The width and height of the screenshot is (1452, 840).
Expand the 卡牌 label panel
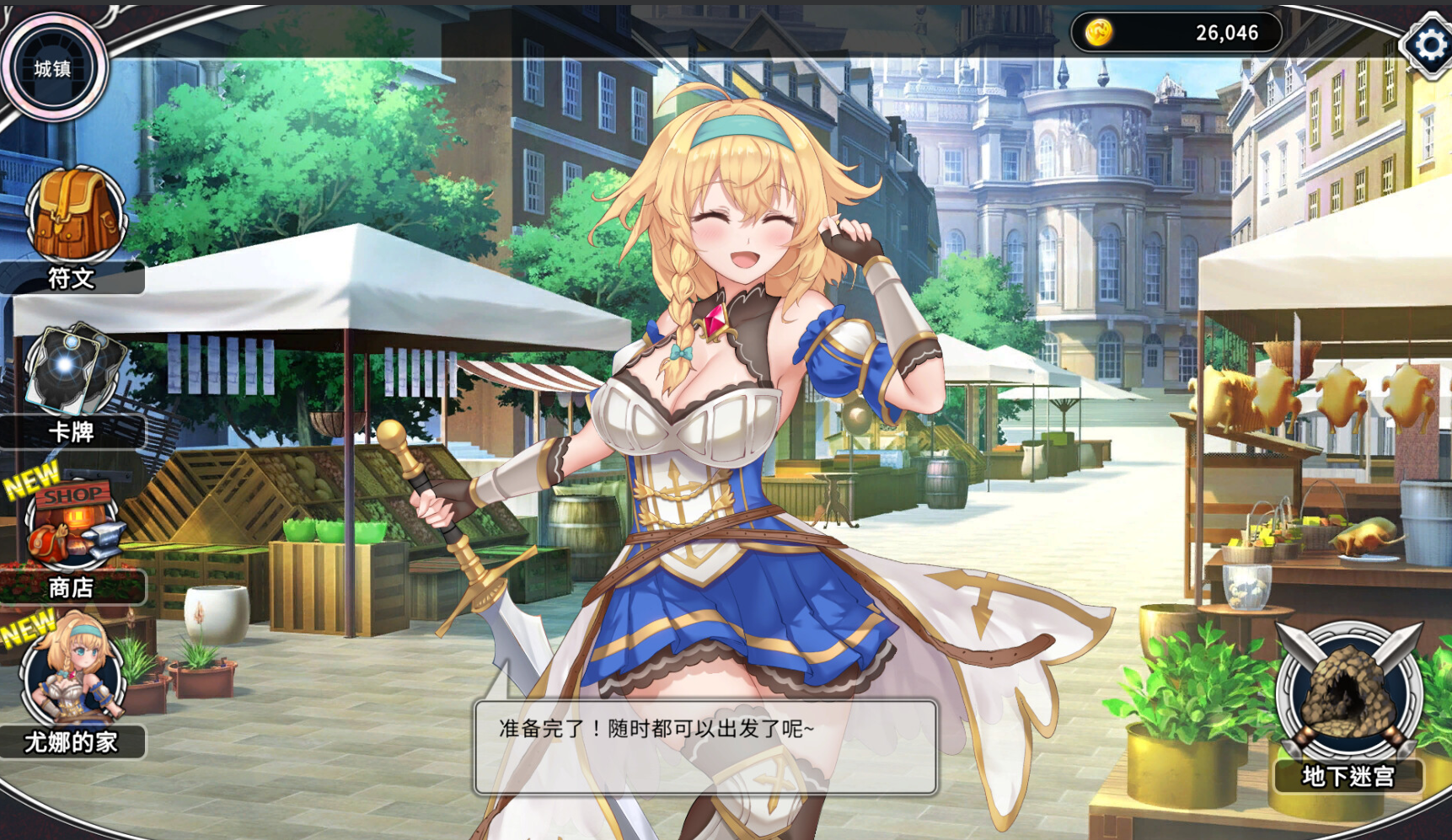coord(72,433)
